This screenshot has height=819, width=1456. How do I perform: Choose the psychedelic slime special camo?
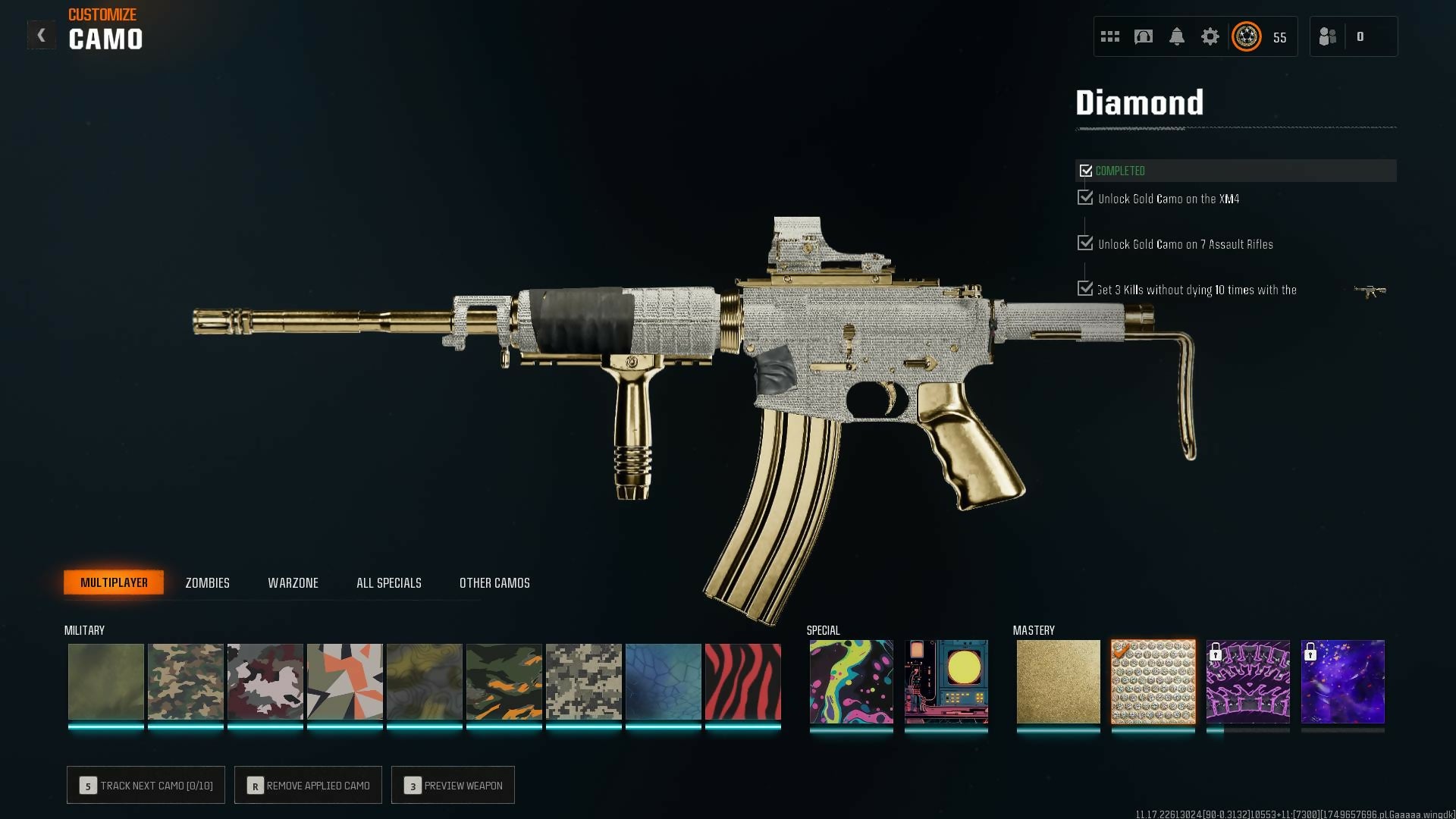tap(851, 682)
